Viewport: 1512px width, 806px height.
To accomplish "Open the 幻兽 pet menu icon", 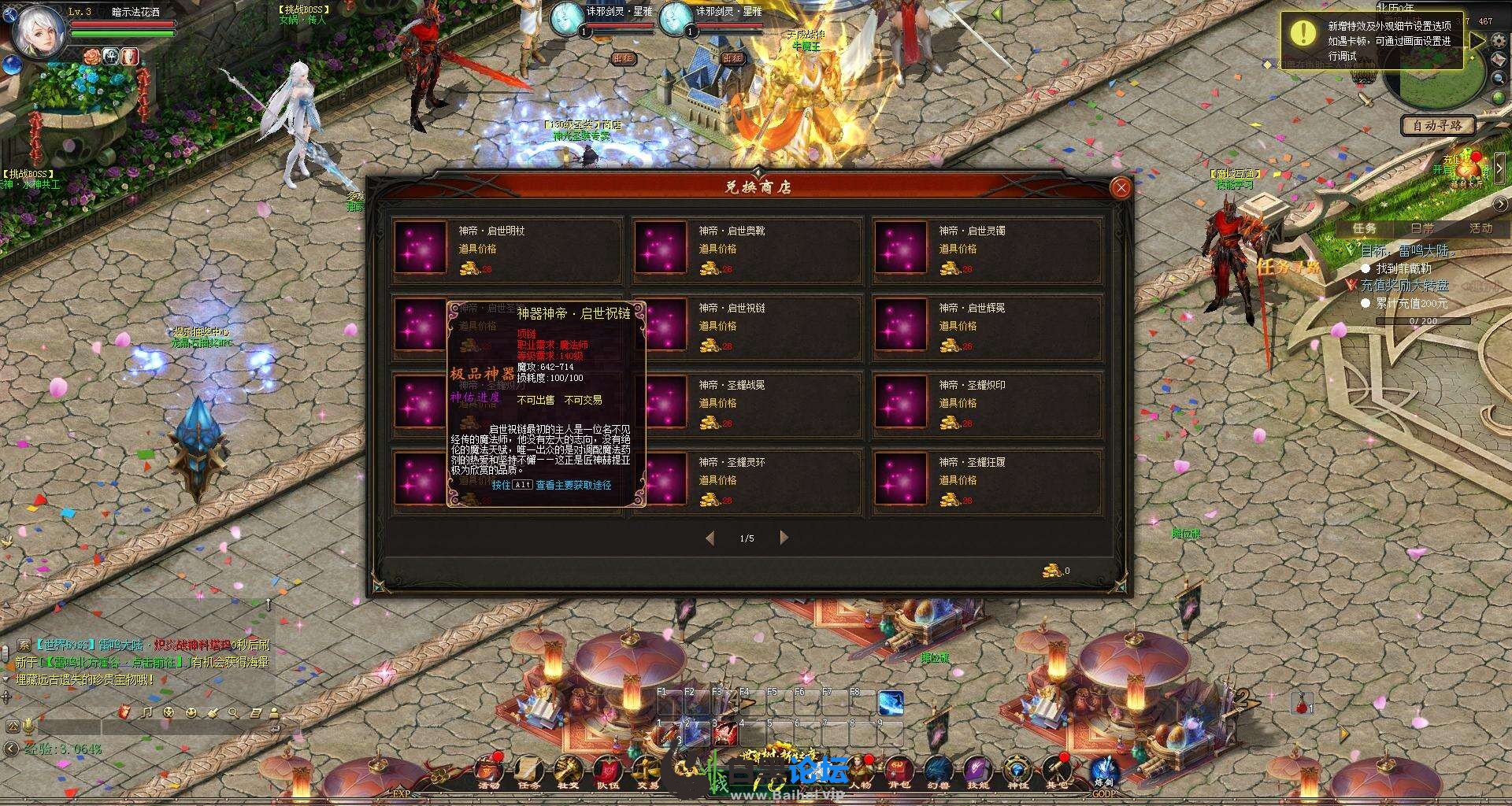I will tap(938, 771).
